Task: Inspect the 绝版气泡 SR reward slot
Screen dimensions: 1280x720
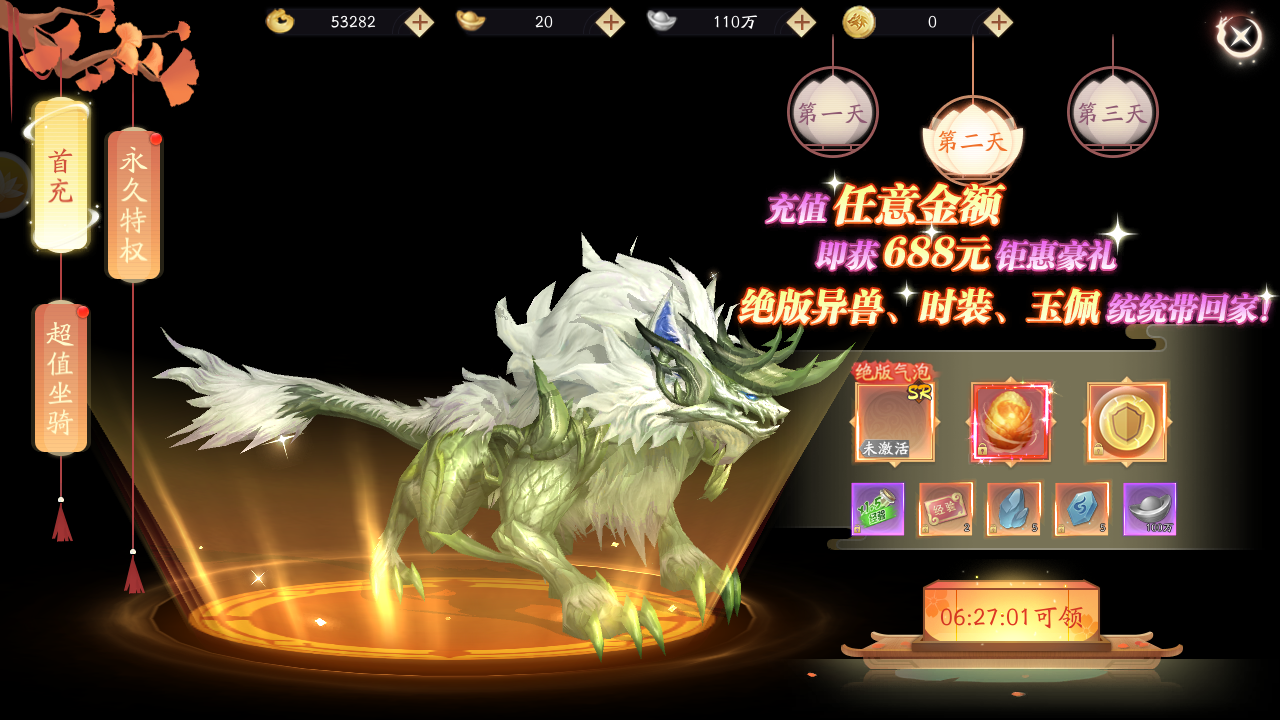Action: (895, 421)
